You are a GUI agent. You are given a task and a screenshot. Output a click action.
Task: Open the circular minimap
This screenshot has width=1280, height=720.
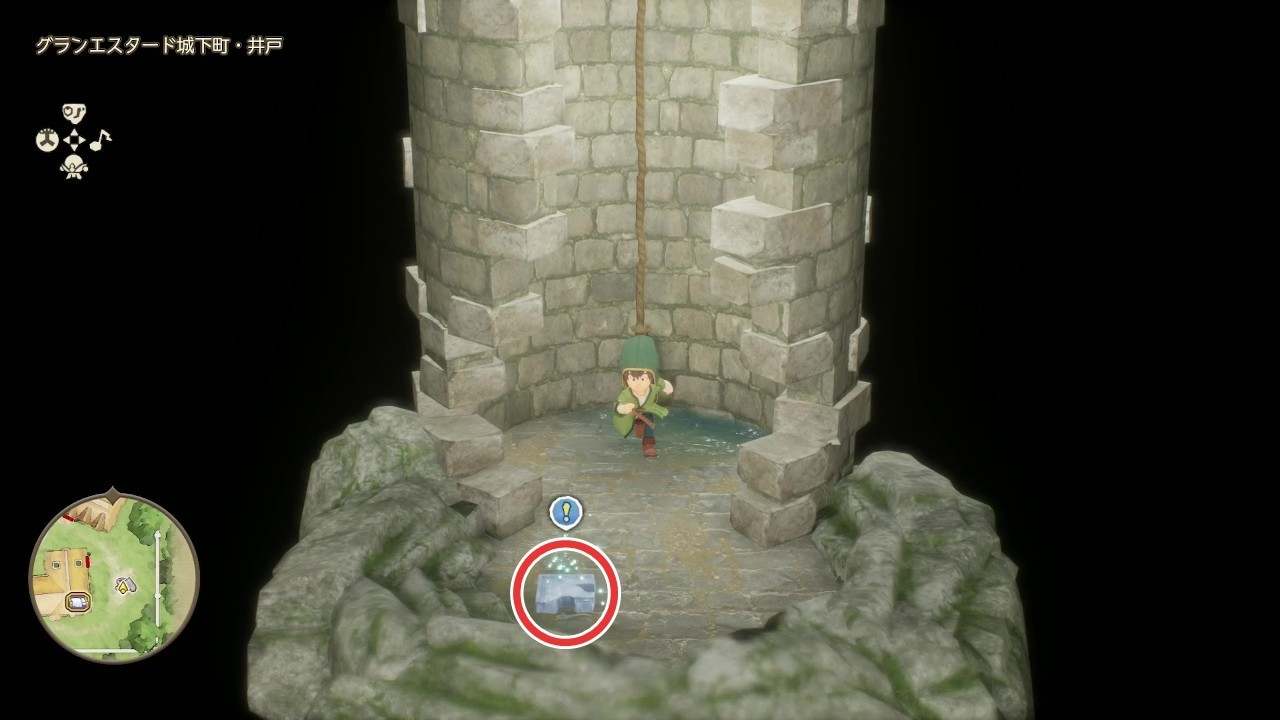click(113, 577)
